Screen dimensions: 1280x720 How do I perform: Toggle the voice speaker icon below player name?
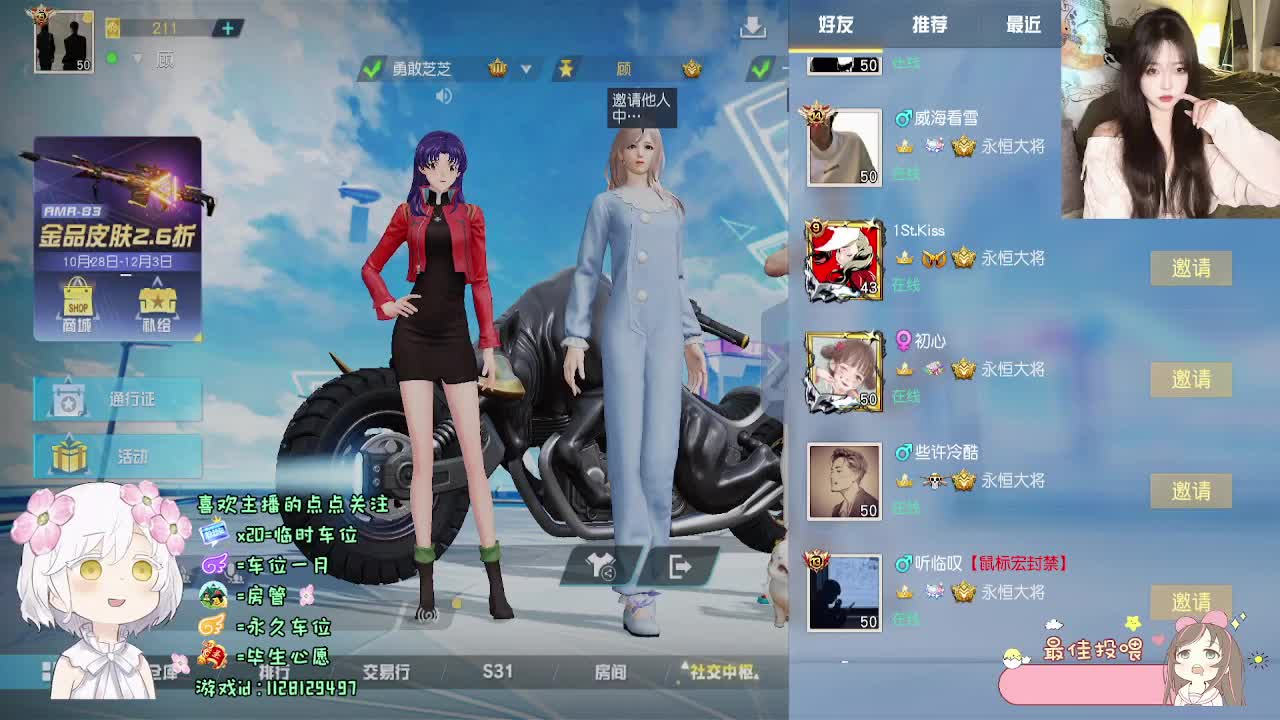pyautogui.click(x=443, y=96)
